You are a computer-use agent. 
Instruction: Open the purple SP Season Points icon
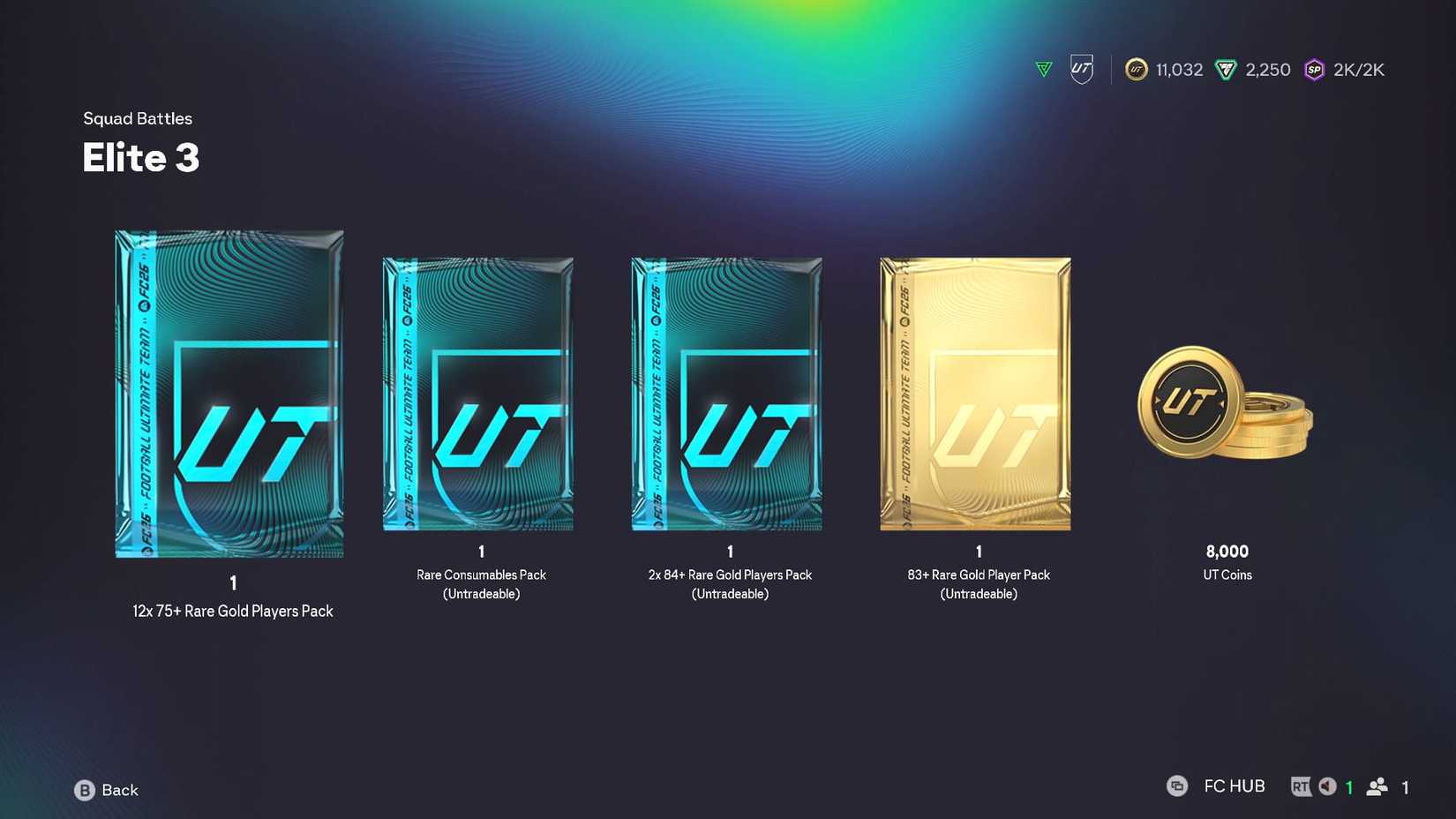pos(1314,69)
